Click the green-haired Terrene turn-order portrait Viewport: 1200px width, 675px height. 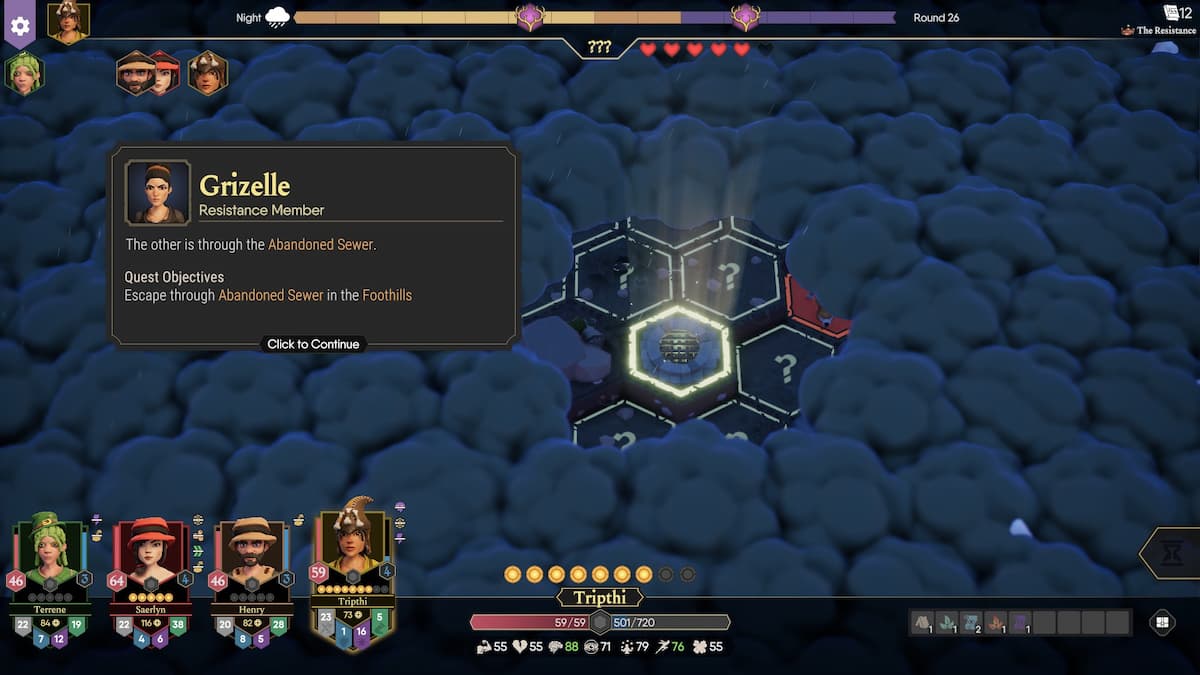pyautogui.click(x=24, y=73)
